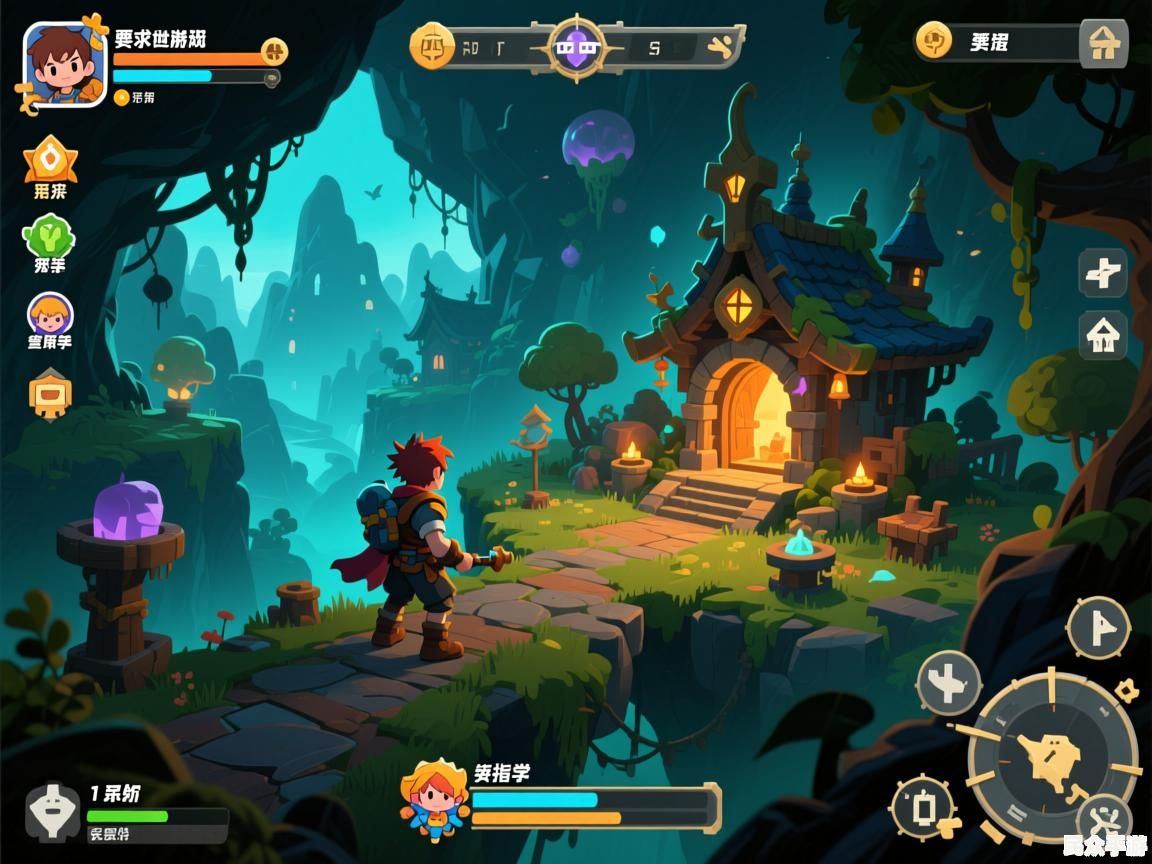Open the orange lantern-shaped icon on the left
Image resolution: width=1152 pixels, height=864 pixels.
click(x=50, y=393)
